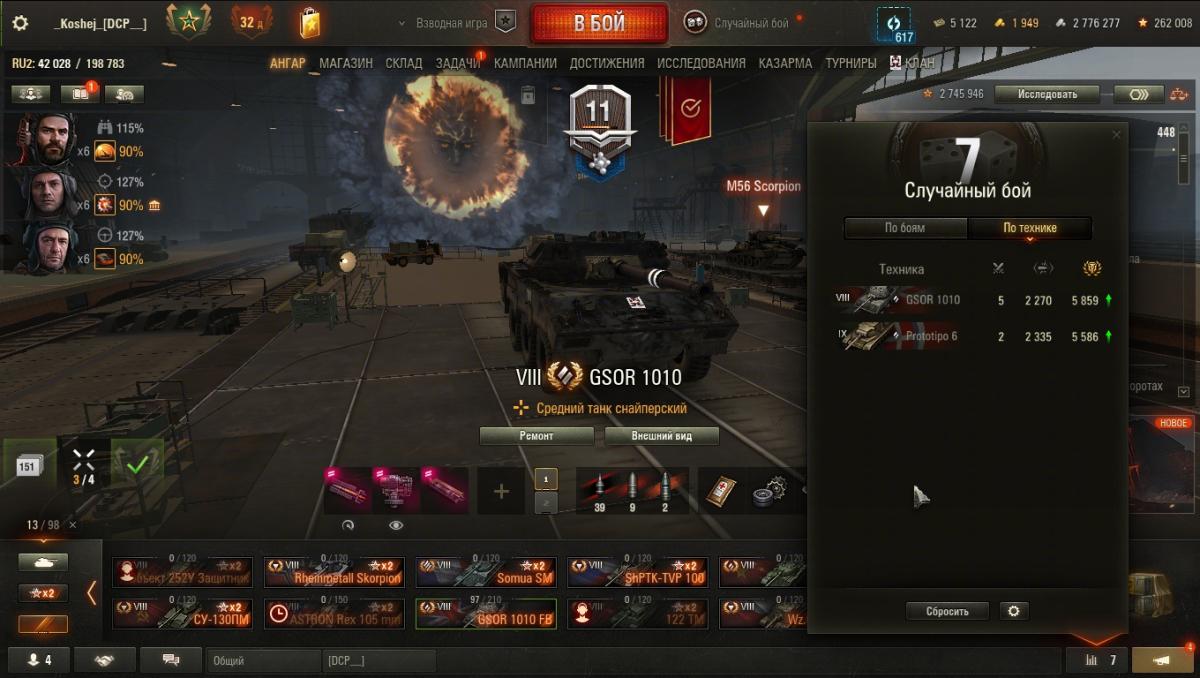
Task: Switch to the СКЛАД tab
Action: coord(404,63)
